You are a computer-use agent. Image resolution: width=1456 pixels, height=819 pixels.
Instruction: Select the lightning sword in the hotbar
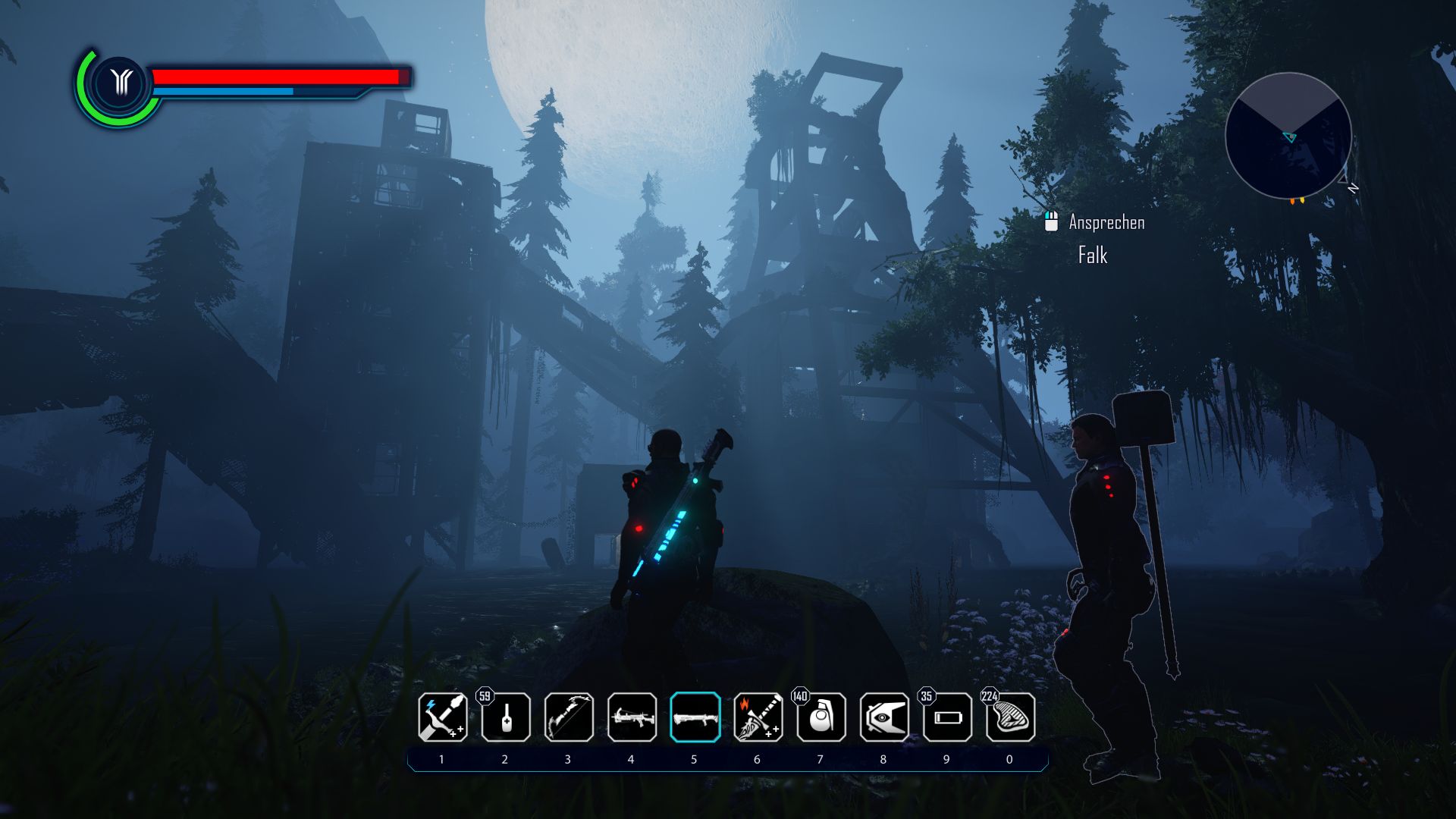tap(443, 717)
